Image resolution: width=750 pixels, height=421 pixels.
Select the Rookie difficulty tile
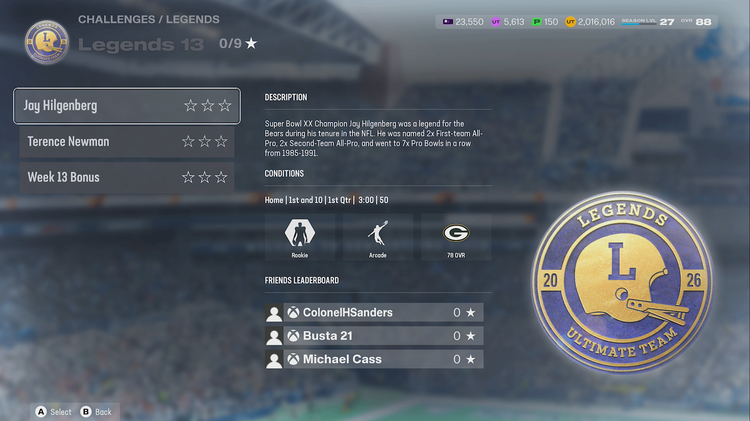tap(299, 238)
